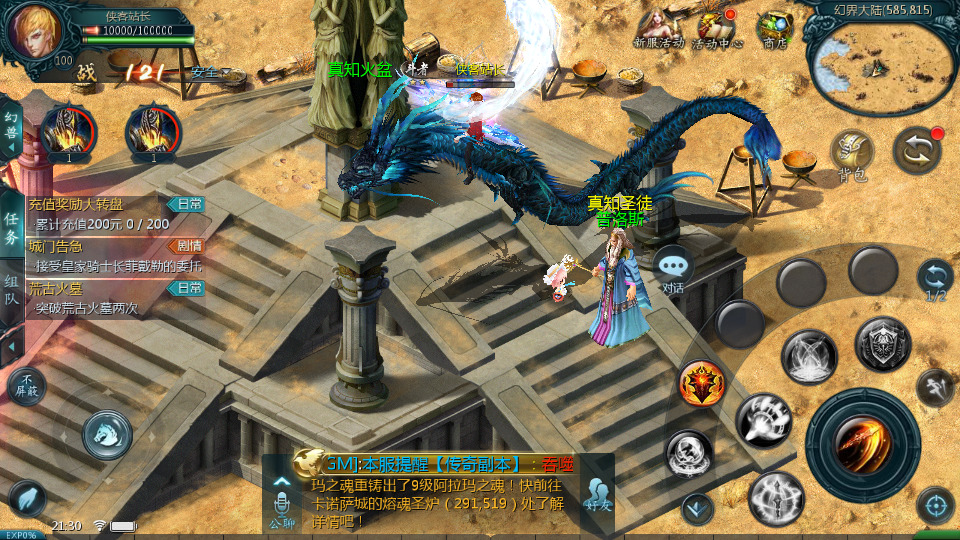
Task: Talk using the 对话 speech bubble button
Action: tap(673, 270)
